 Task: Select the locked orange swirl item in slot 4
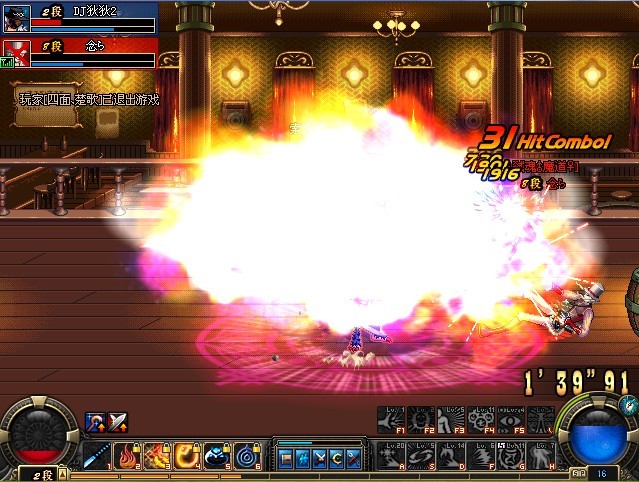(187, 456)
